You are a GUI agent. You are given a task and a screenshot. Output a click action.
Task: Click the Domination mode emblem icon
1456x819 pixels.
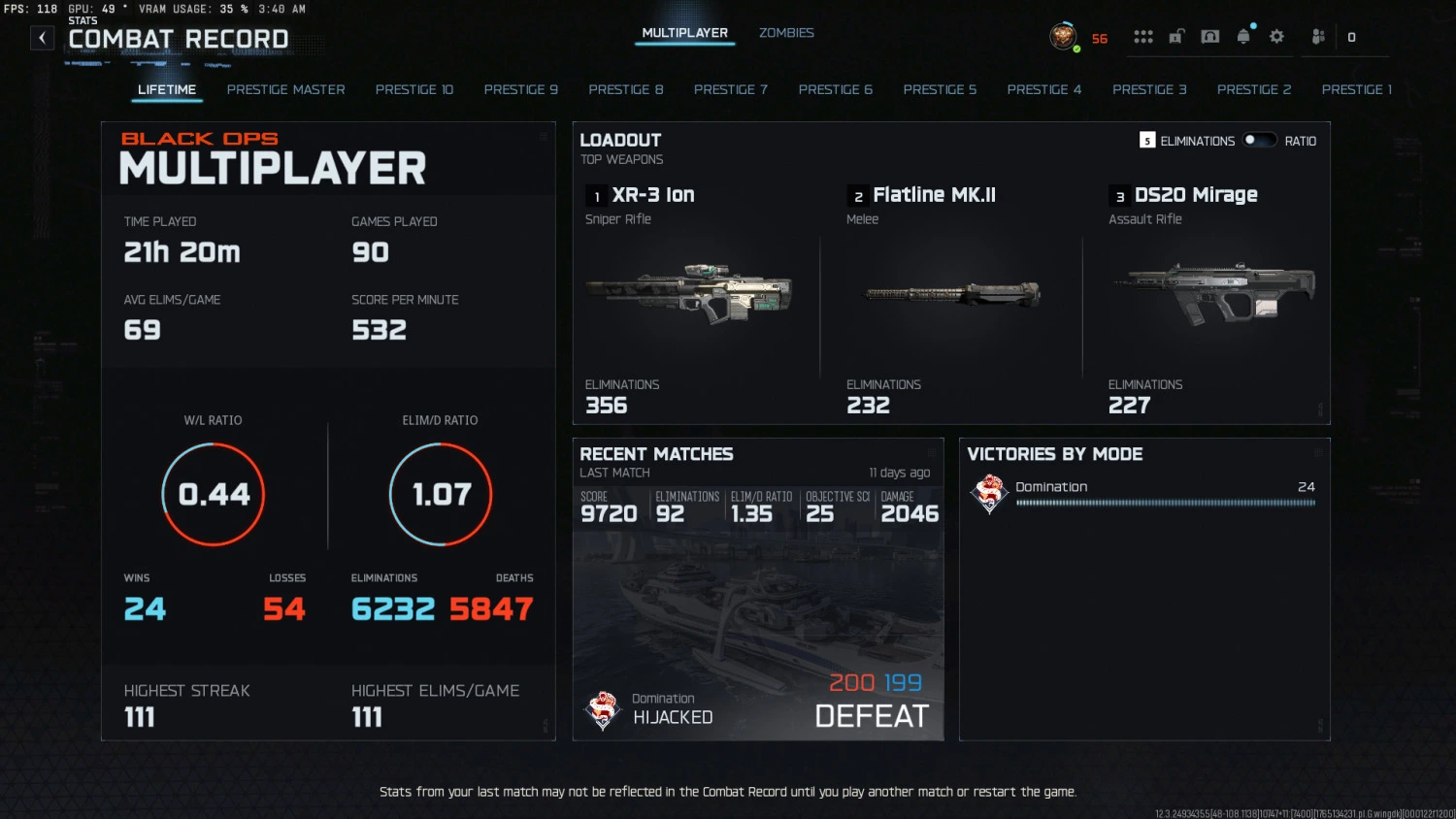click(x=989, y=493)
